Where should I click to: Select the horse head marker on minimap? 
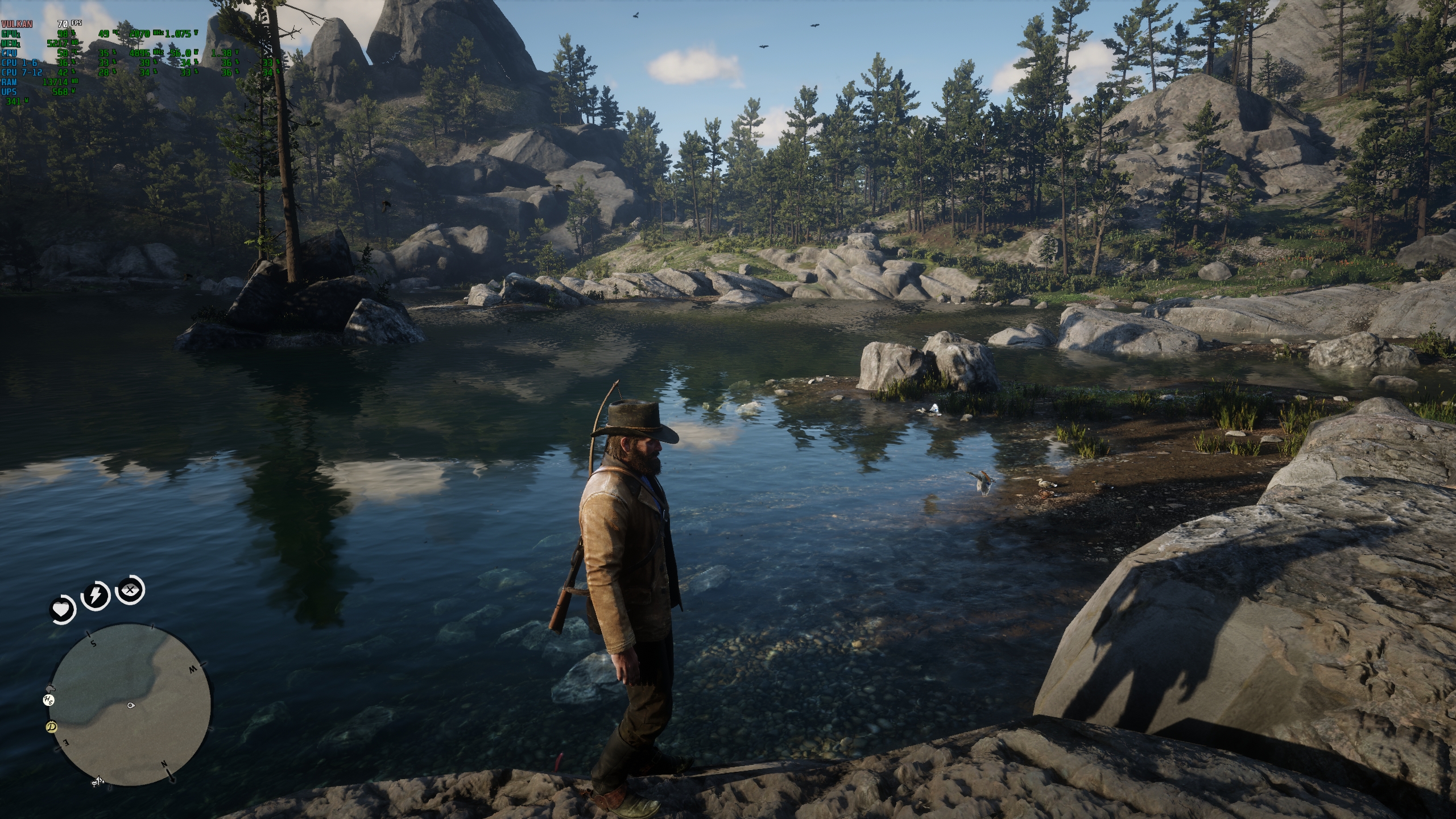[50, 688]
